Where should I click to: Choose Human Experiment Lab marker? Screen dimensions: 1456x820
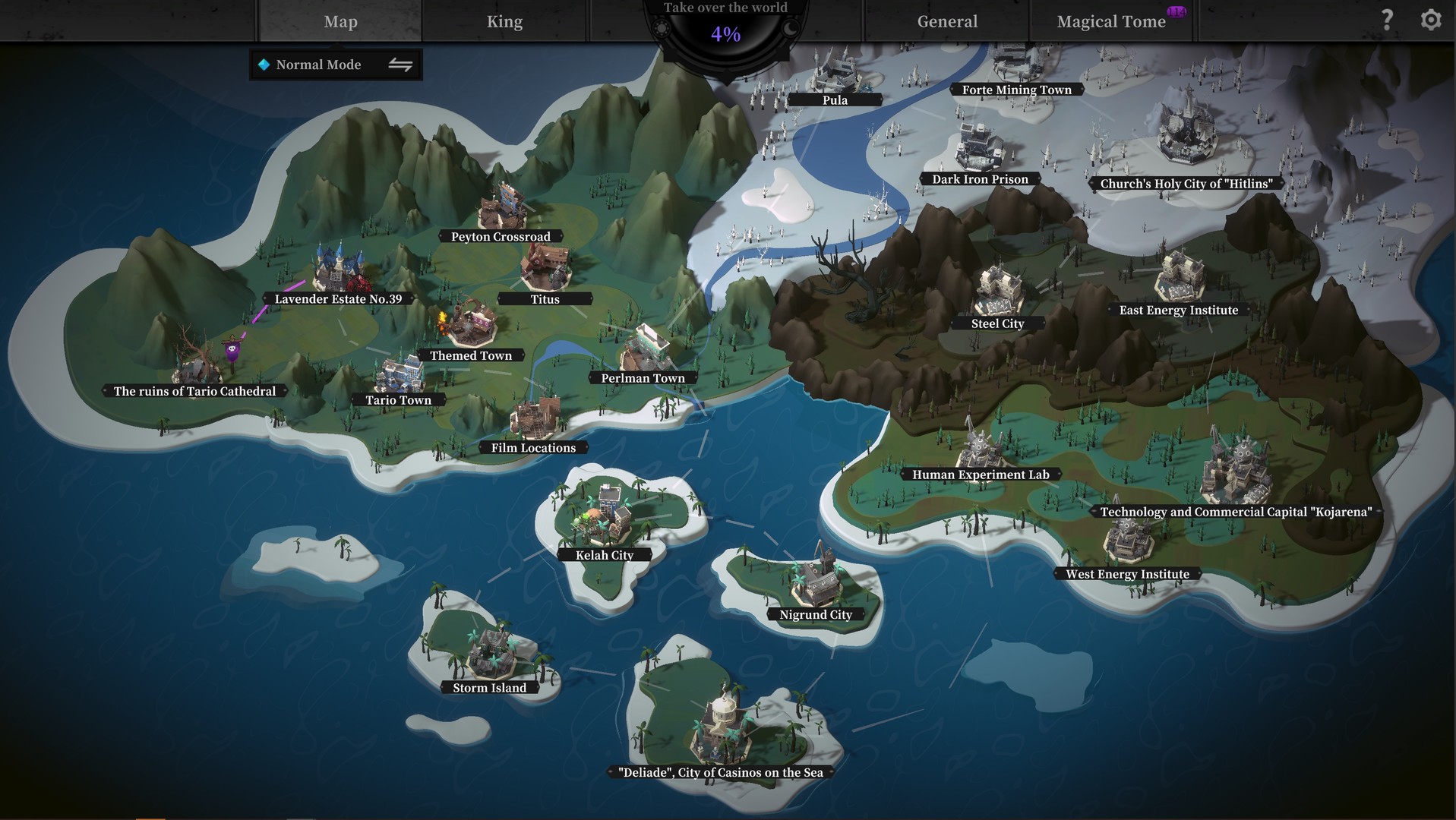pyautogui.click(x=981, y=475)
